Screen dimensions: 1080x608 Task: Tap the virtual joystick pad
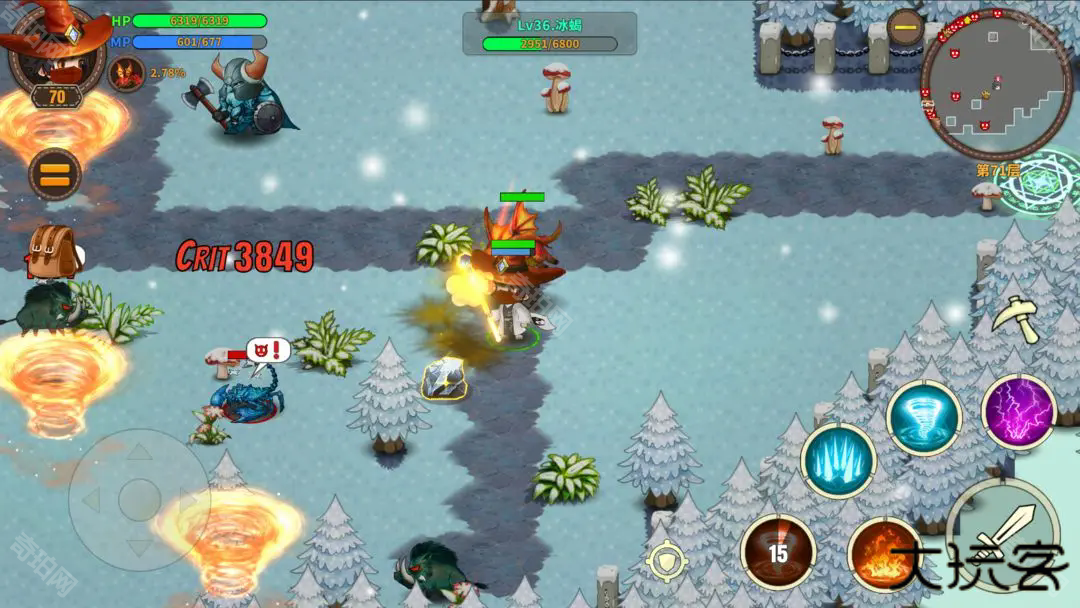coord(139,499)
